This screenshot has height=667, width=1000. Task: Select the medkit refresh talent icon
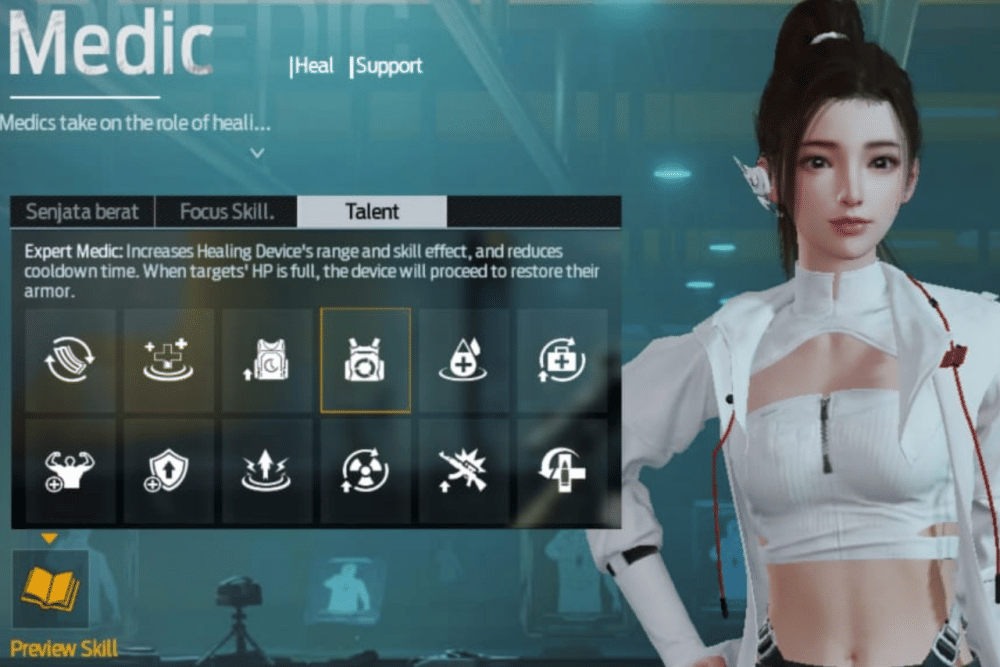pos(562,360)
